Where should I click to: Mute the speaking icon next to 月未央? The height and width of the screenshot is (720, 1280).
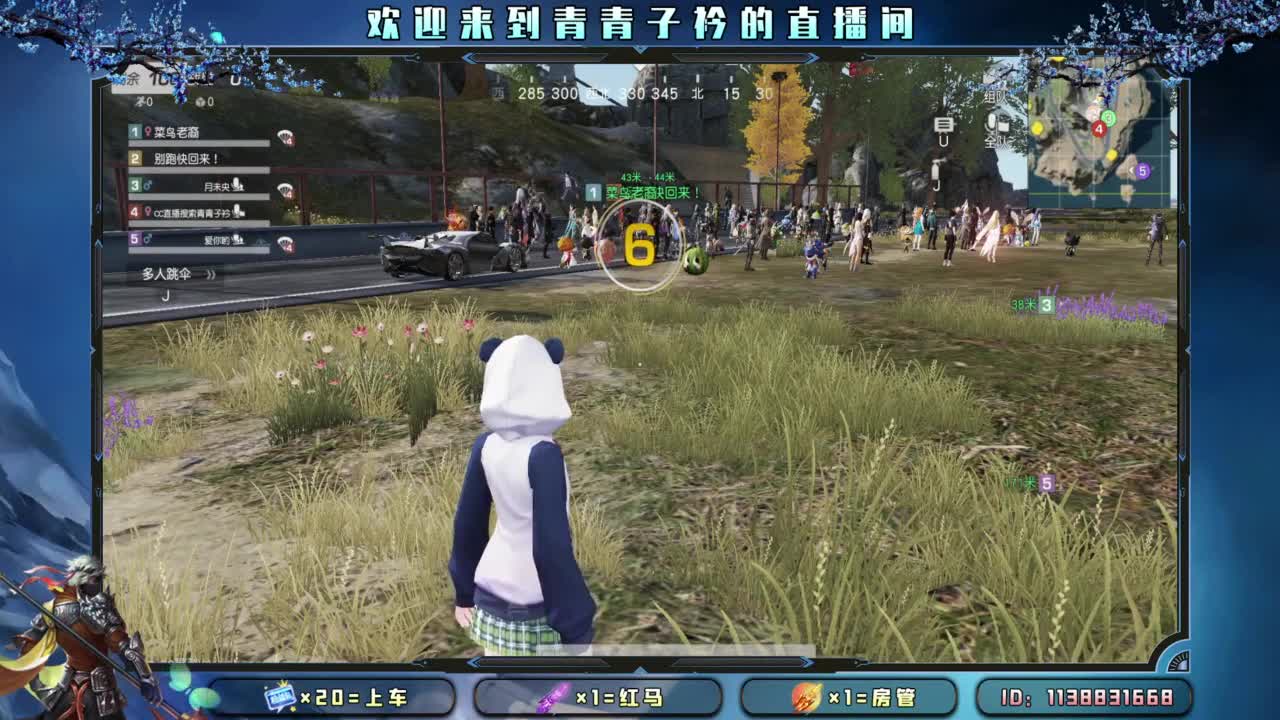(237, 184)
